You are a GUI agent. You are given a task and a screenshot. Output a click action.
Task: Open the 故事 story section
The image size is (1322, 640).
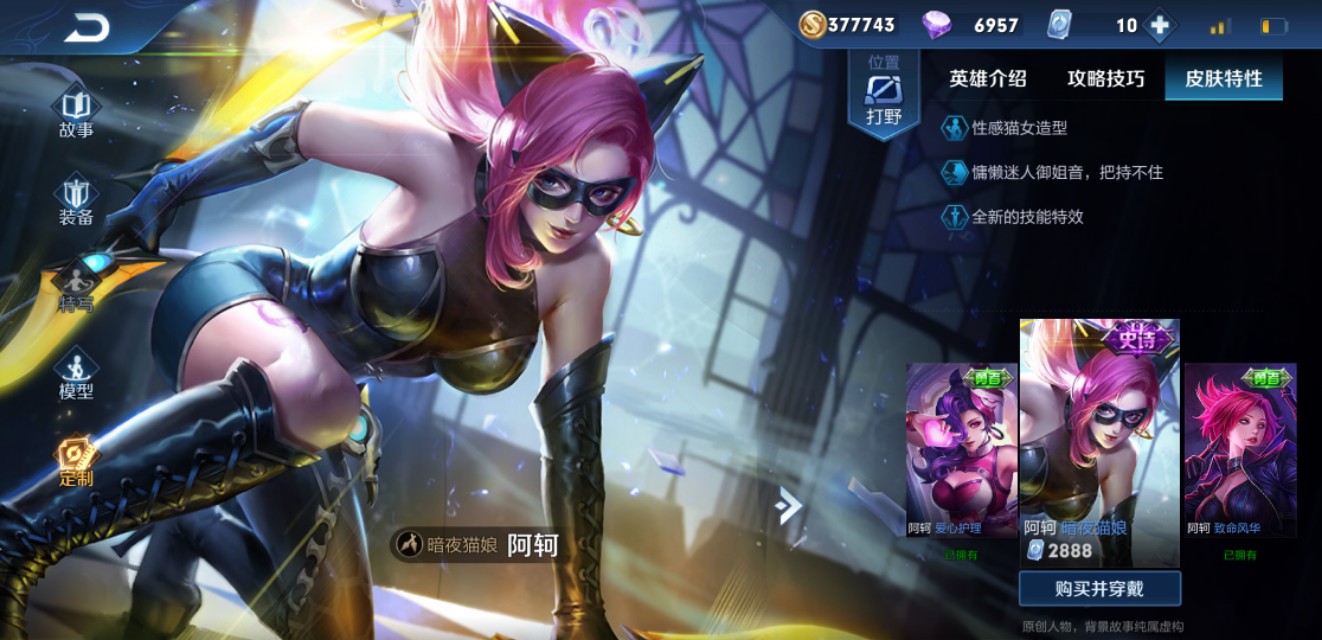tap(76, 114)
